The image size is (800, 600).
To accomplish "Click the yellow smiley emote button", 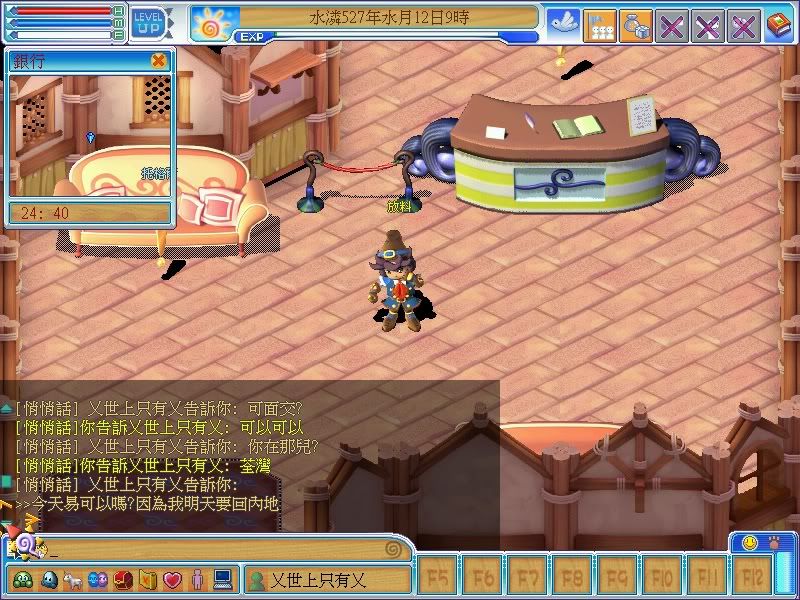I will pos(749,543).
